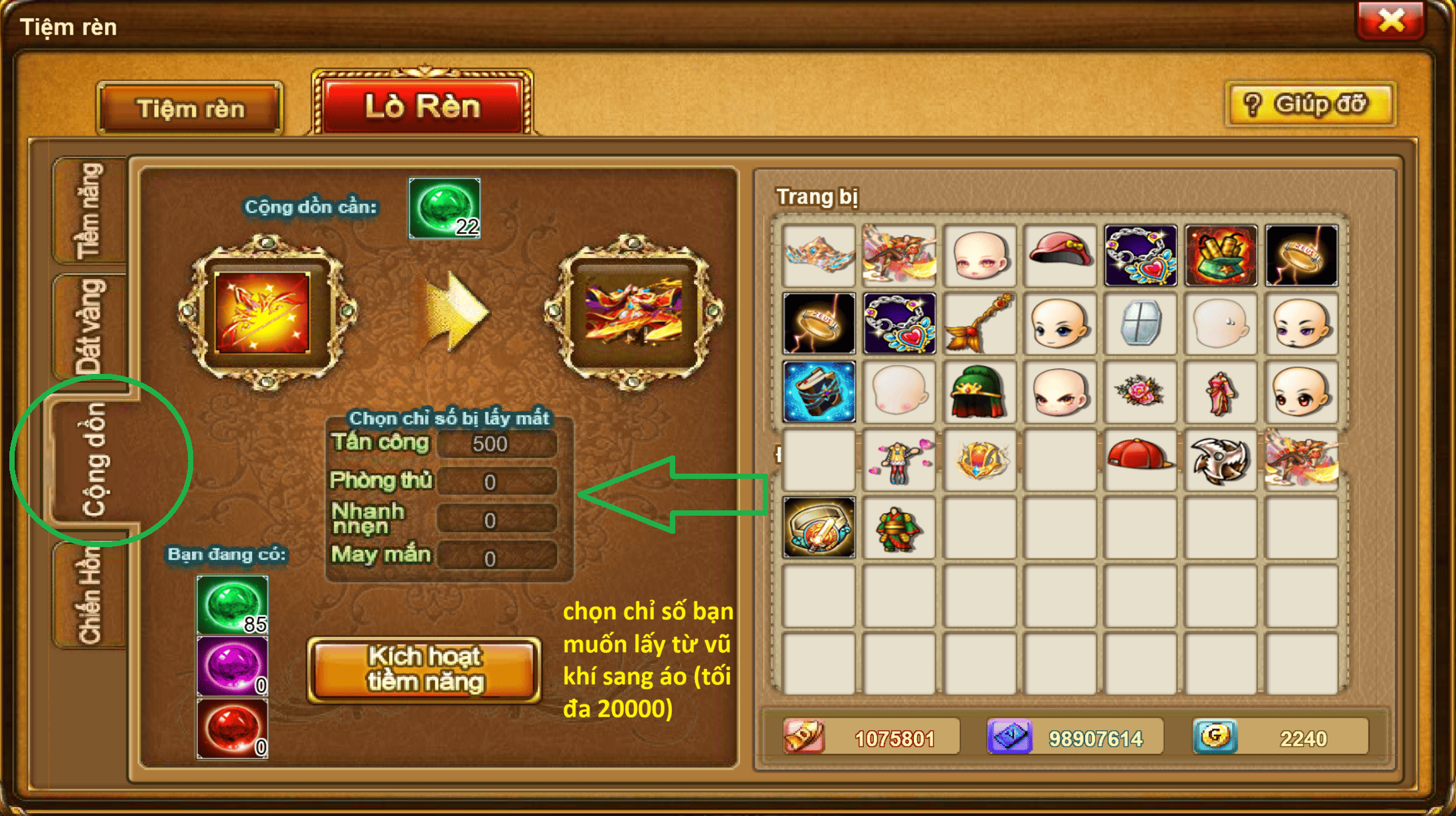Edit the Phòng thủ value field
The height and width of the screenshot is (816, 1456).
tap(496, 482)
